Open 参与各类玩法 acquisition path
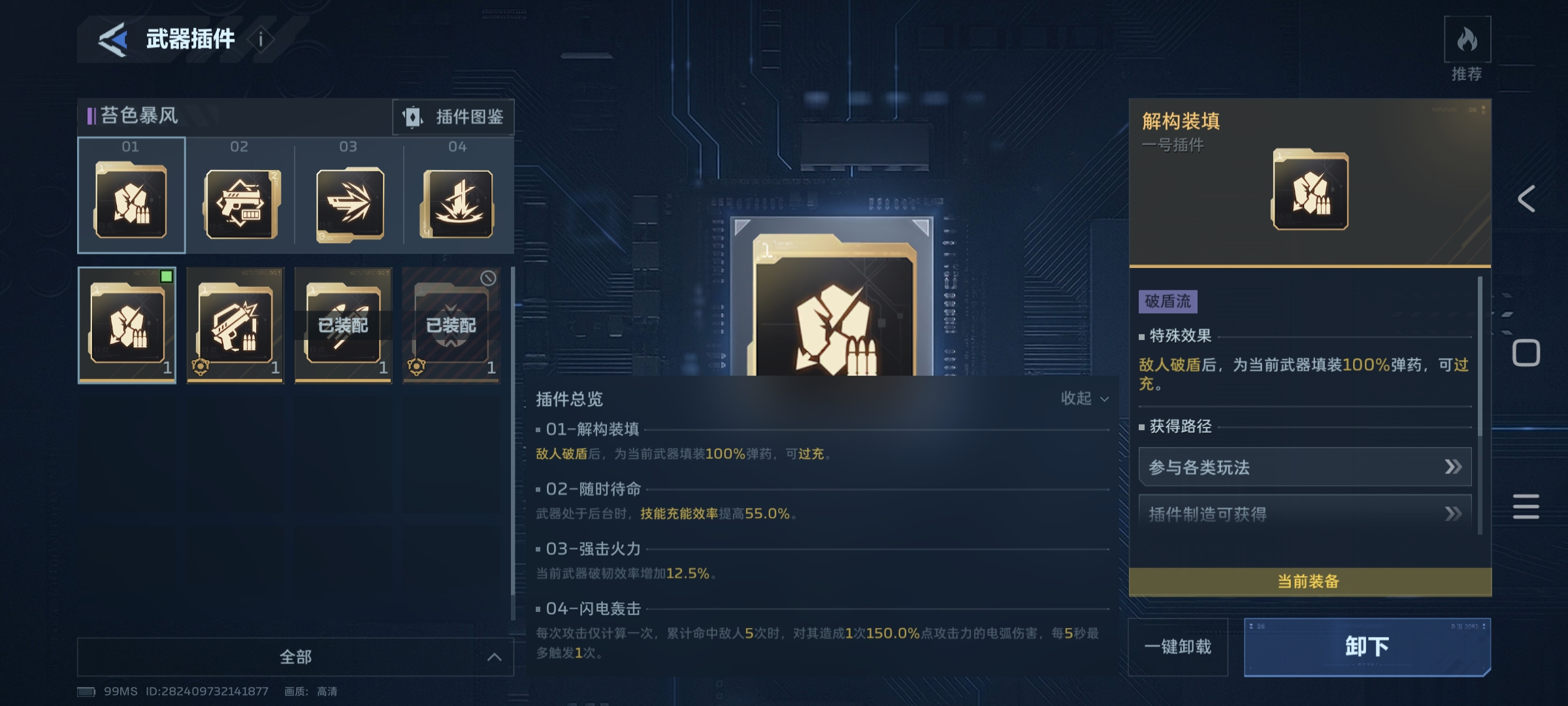The width and height of the screenshot is (1568, 706). pos(1307,467)
